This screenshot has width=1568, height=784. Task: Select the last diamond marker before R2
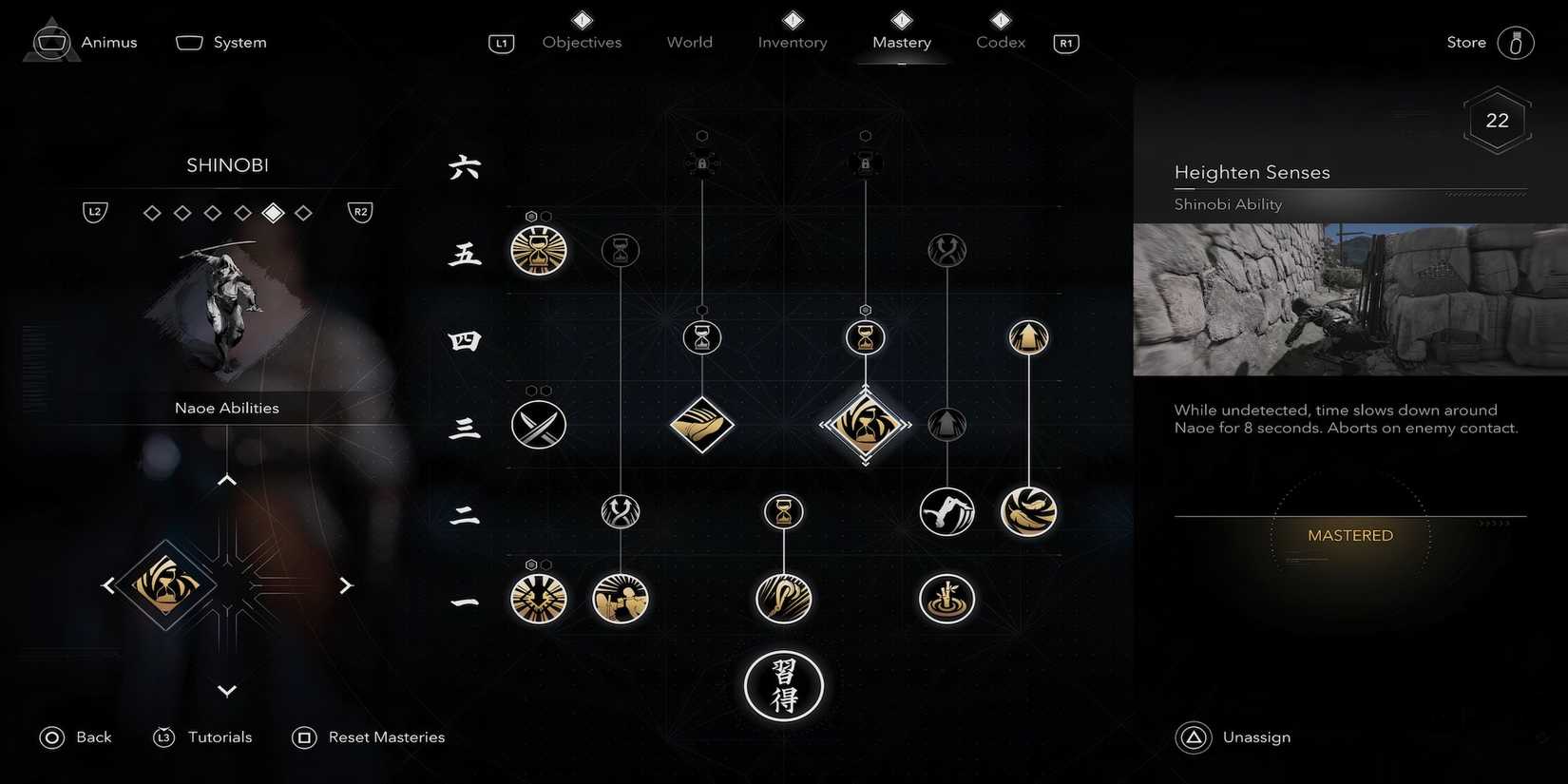tap(303, 212)
